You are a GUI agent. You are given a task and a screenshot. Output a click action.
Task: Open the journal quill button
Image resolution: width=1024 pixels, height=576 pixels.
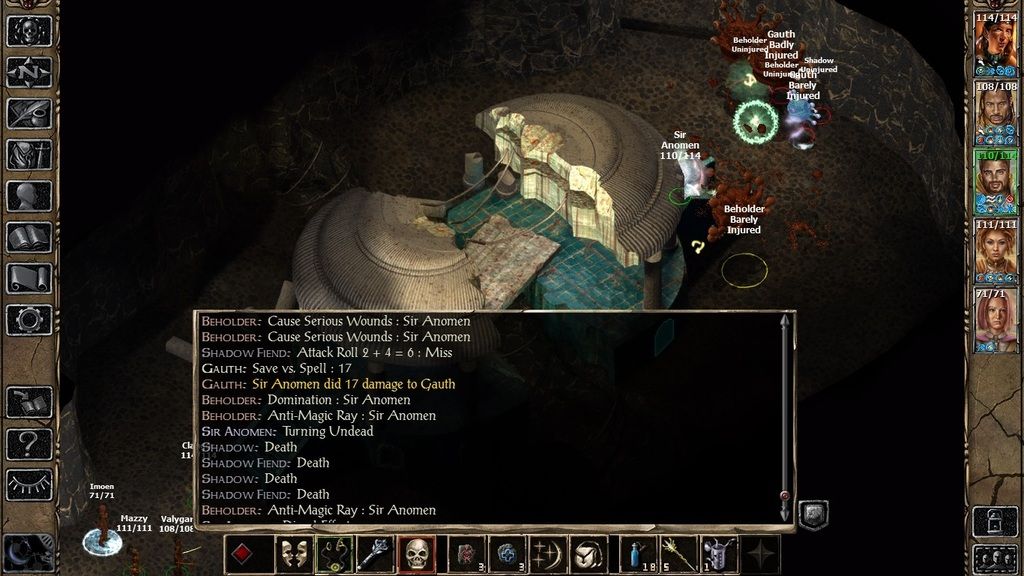coord(29,113)
